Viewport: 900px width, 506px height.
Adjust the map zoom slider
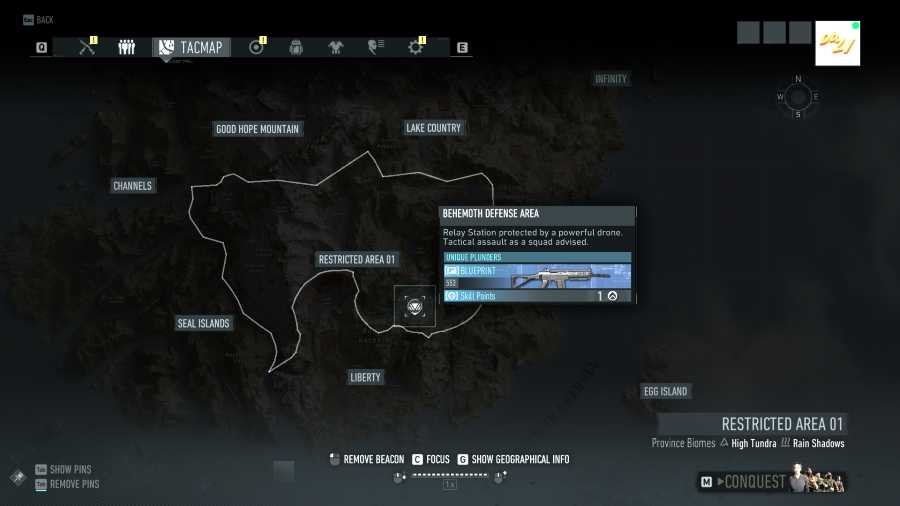click(x=450, y=476)
